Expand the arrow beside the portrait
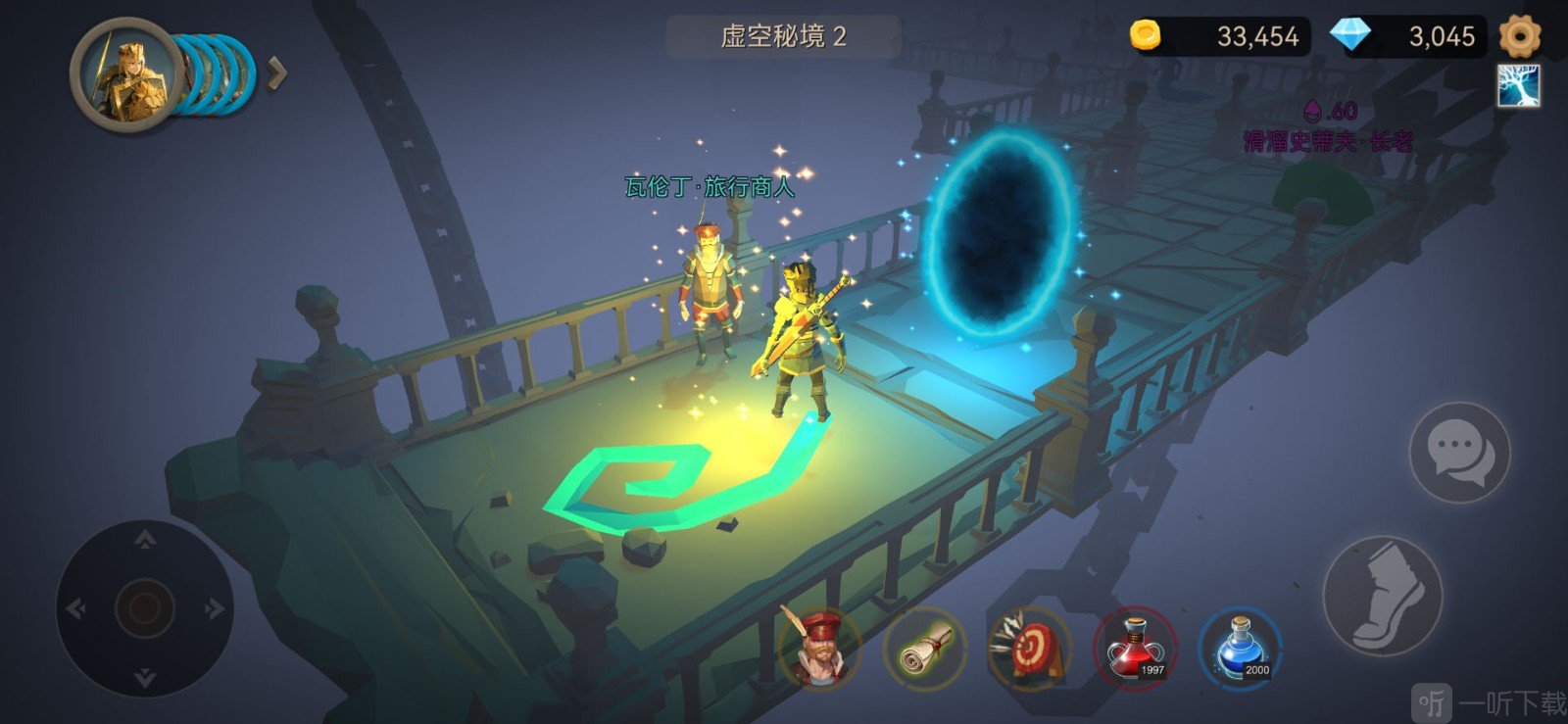 pos(277,72)
